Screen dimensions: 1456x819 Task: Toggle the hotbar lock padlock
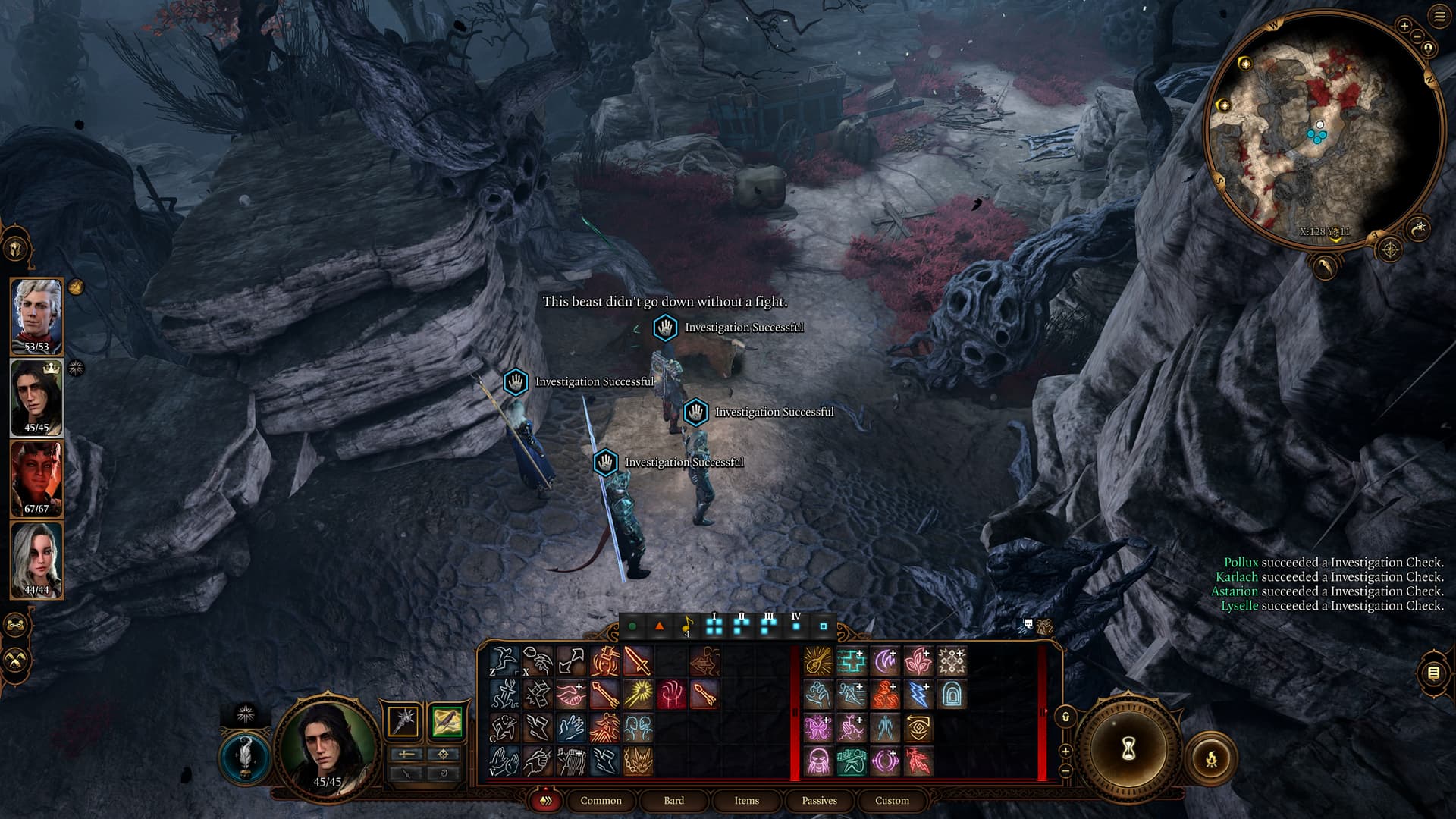point(1065,717)
